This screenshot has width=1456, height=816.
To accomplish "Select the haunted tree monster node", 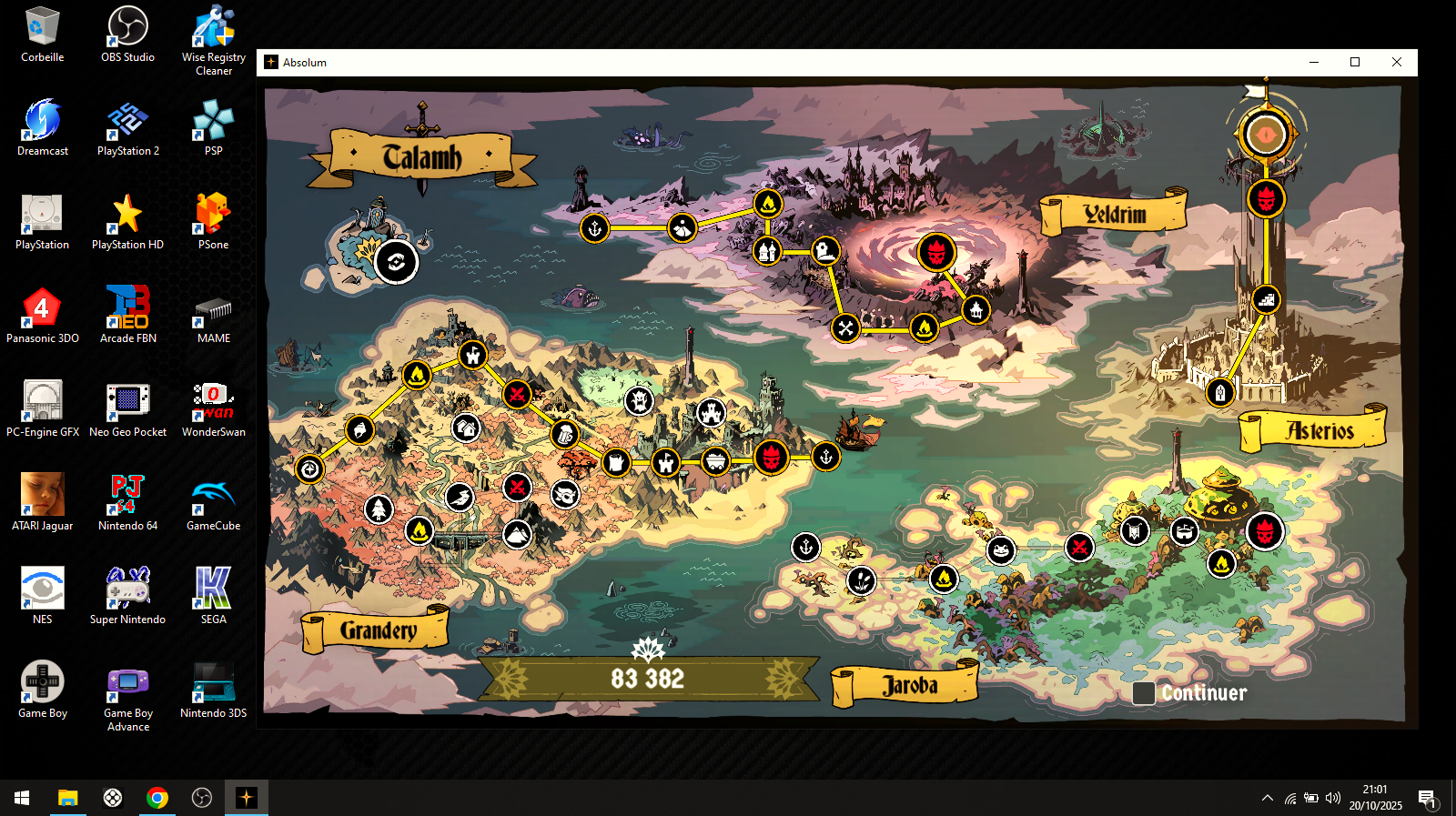I will (x=639, y=399).
